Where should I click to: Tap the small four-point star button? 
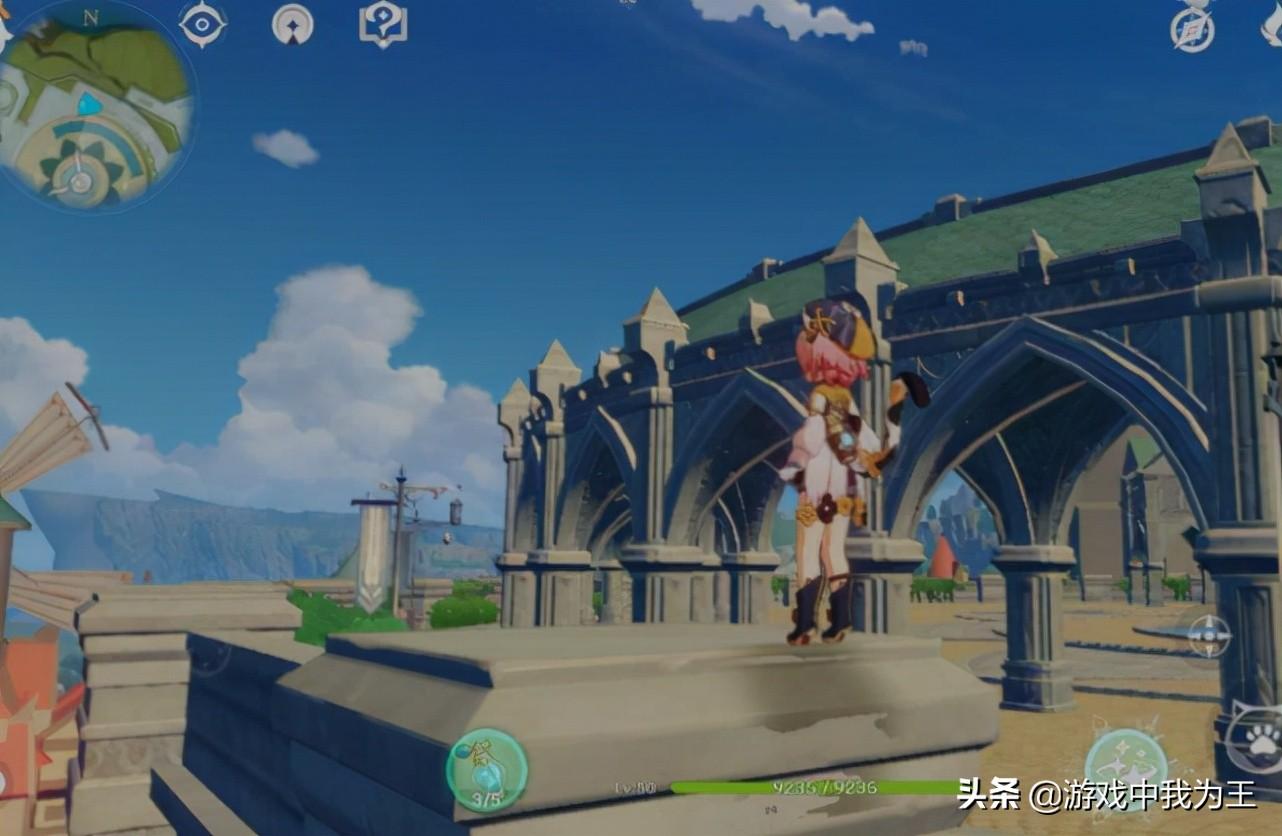point(1209,636)
